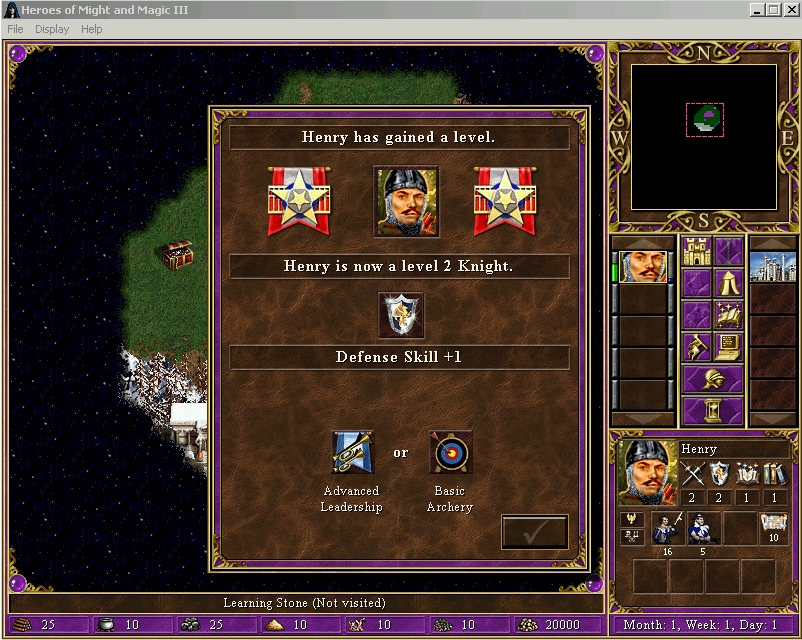This screenshot has height=640, width=802.
Task: Select the 5-troop army stack slot
Action: pos(703,528)
